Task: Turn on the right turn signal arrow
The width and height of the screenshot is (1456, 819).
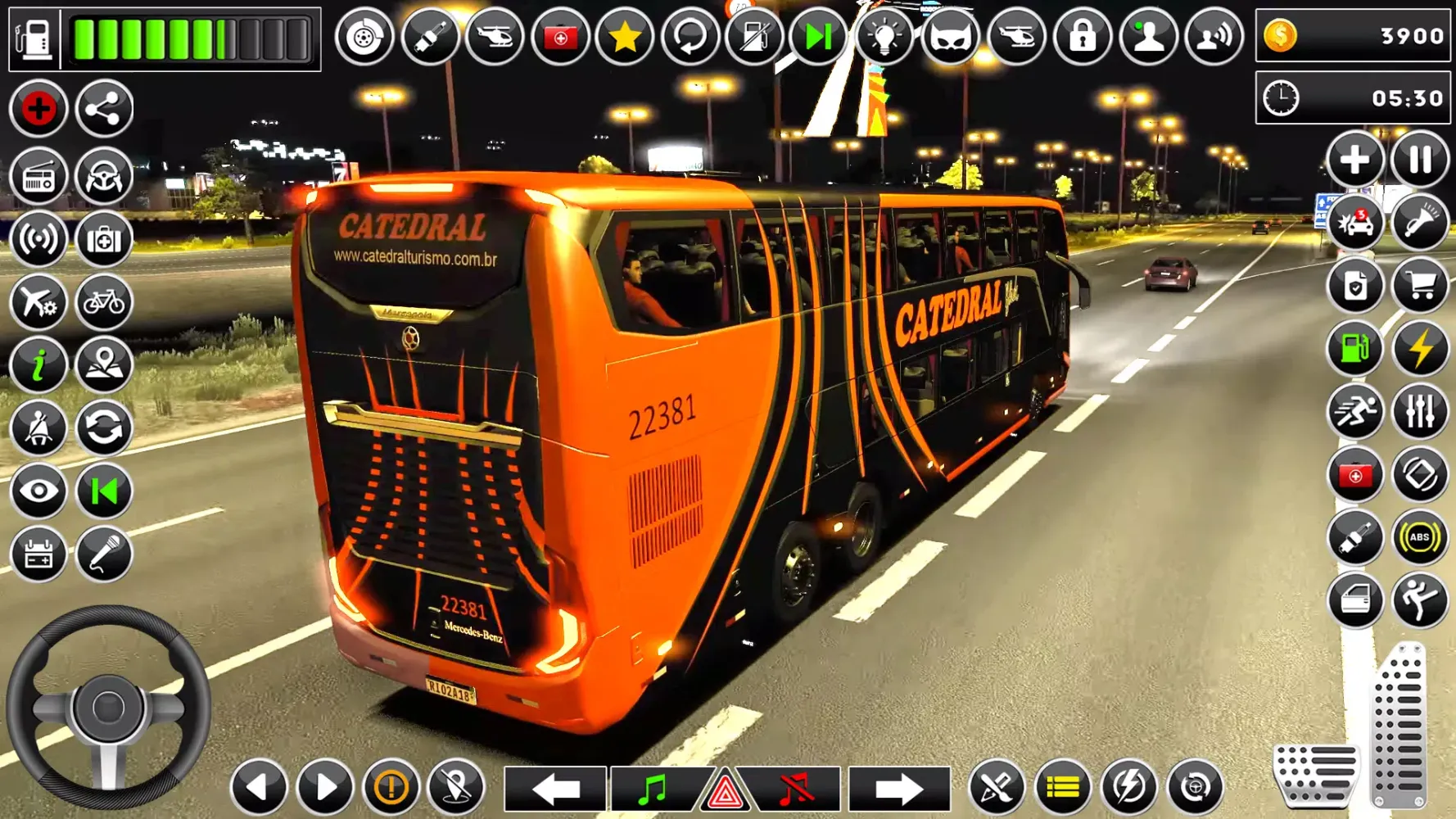Action: [898, 790]
